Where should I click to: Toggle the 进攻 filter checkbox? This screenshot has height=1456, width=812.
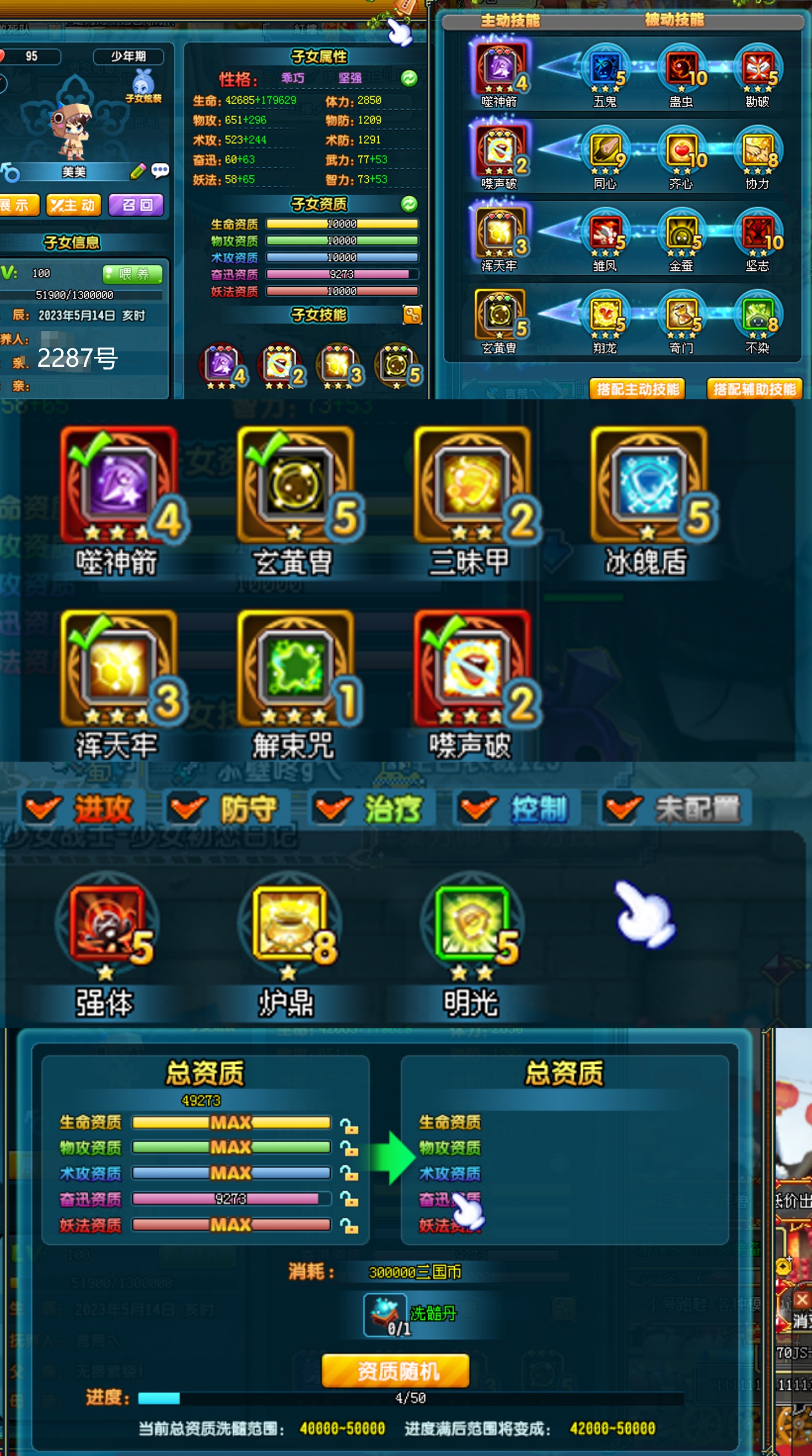(x=42, y=808)
